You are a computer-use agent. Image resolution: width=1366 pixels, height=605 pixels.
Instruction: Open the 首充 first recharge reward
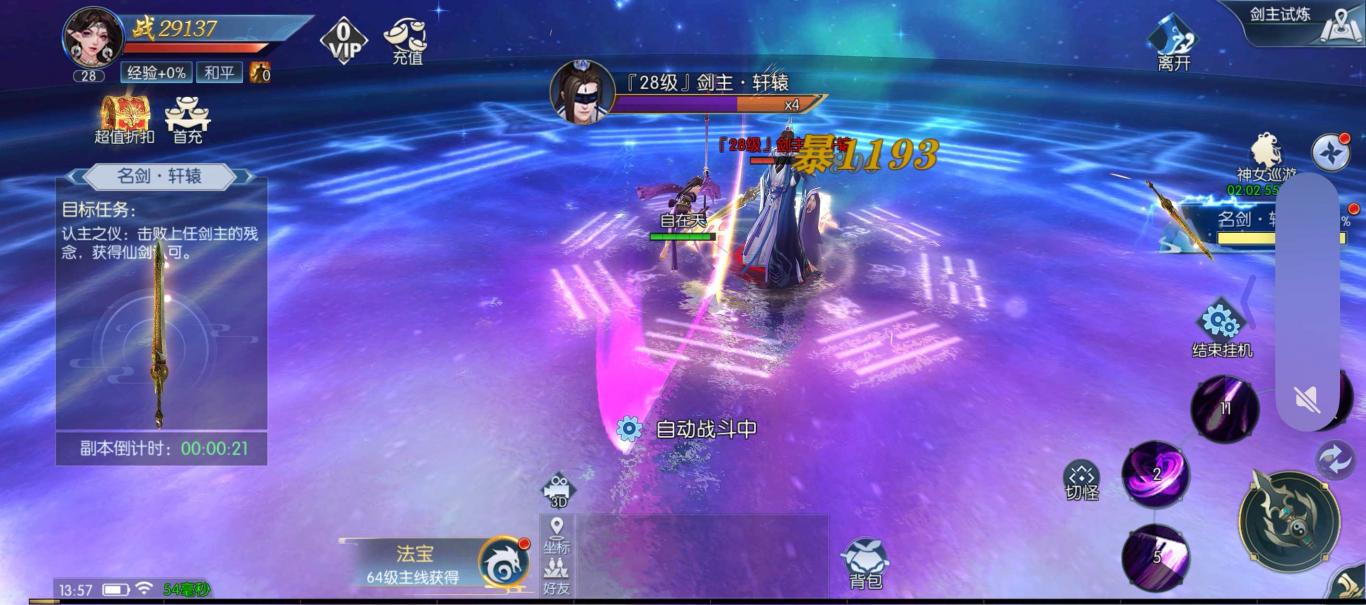[187, 118]
